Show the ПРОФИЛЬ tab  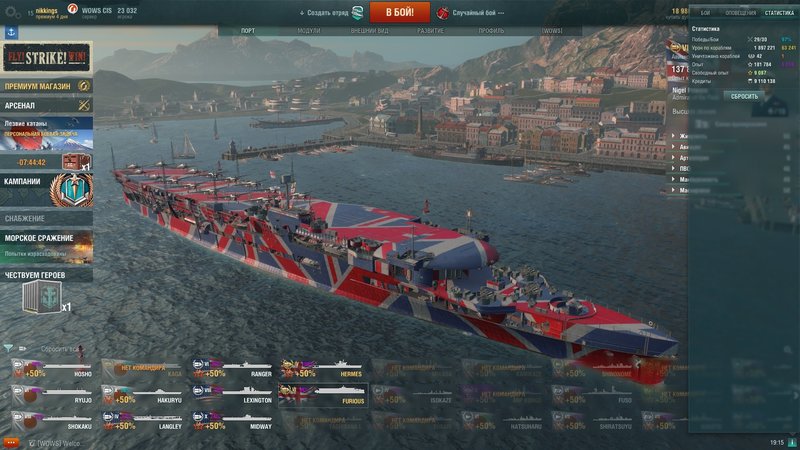coord(491,31)
